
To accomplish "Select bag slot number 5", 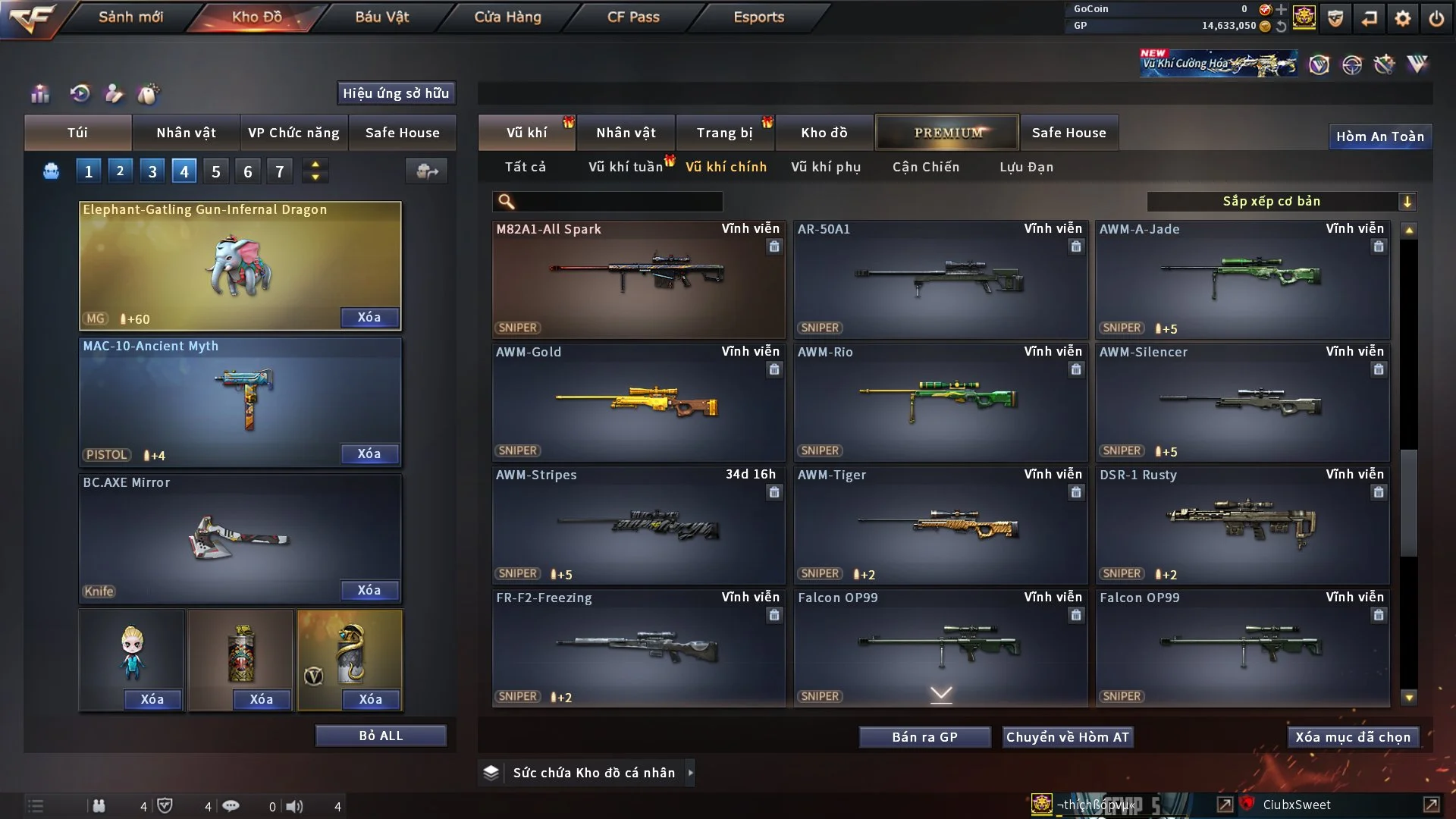I will 216,171.
